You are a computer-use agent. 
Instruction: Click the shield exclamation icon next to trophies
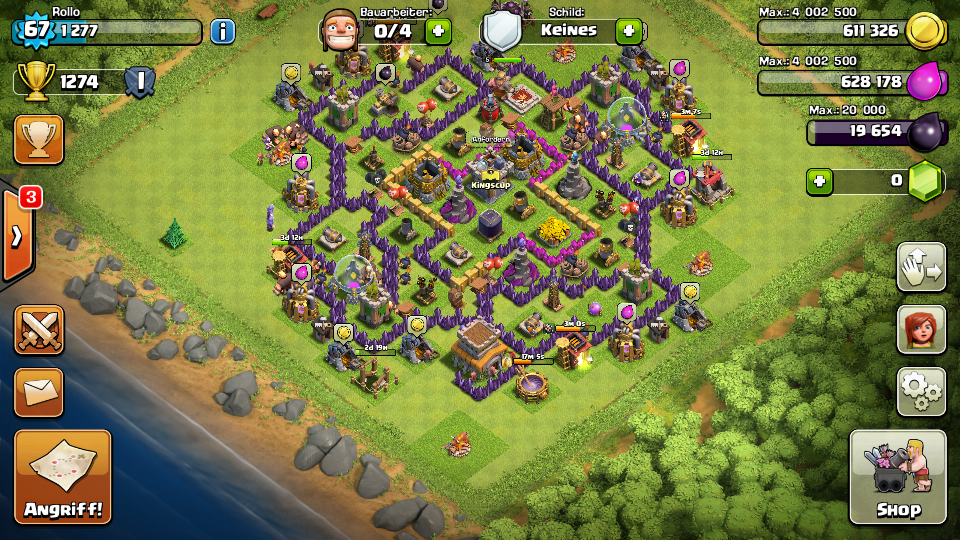pos(140,81)
